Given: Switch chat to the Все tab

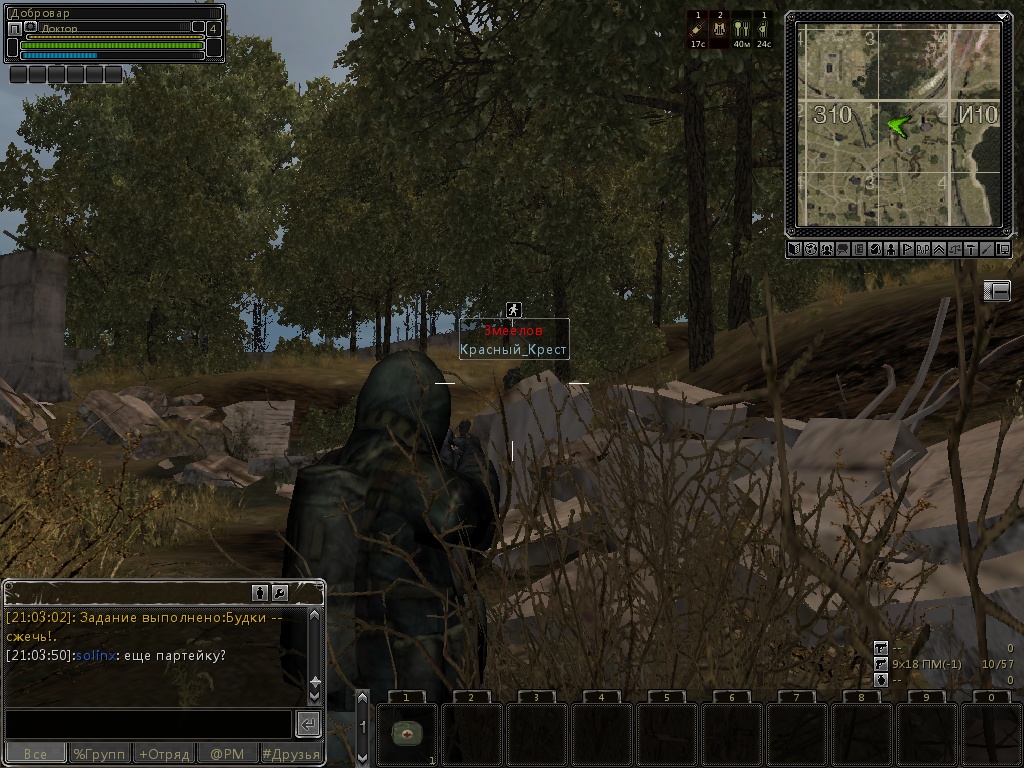Looking at the screenshot, I should coord(36,754).
